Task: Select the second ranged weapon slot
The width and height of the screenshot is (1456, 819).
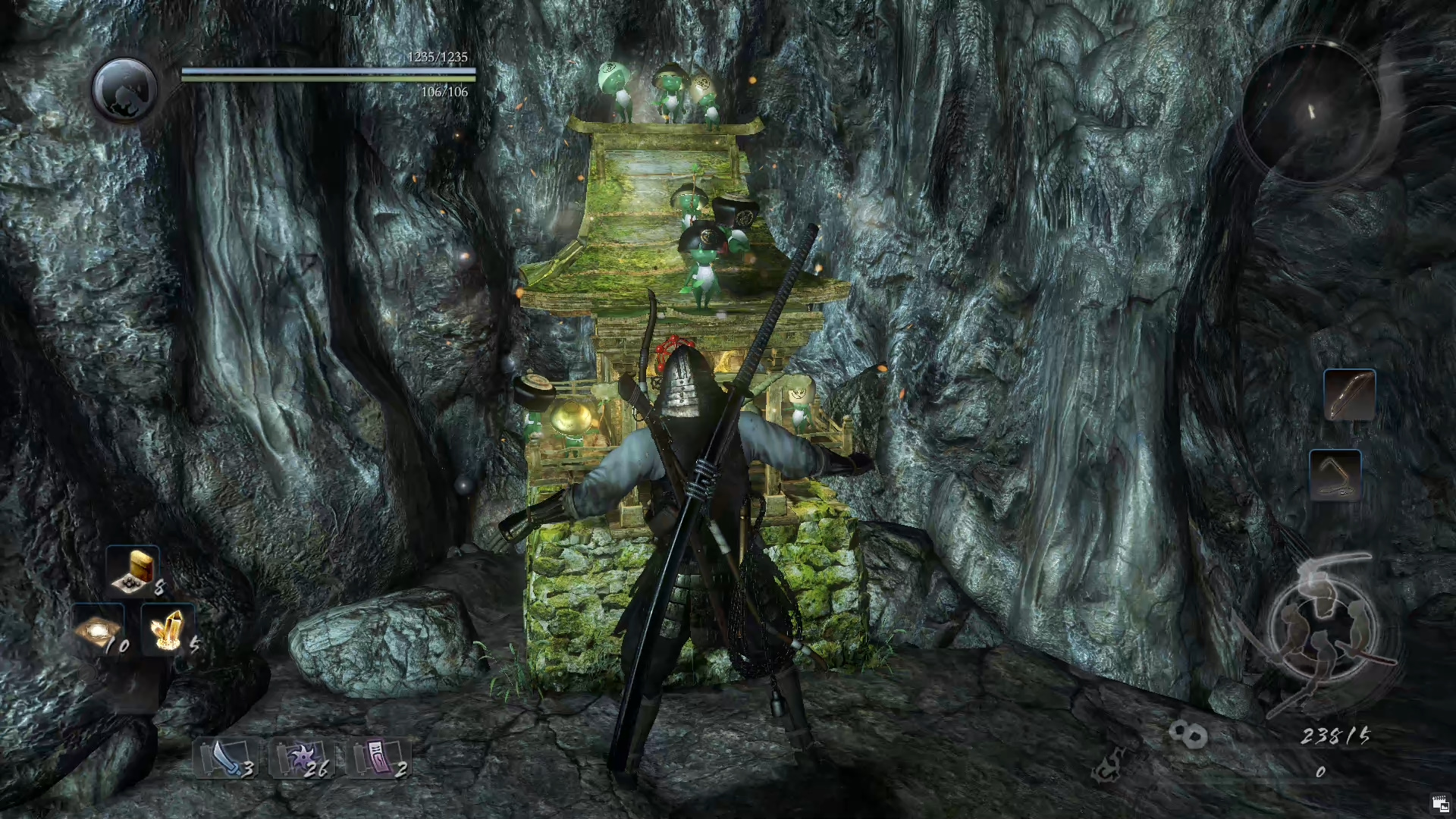Action: tap(1335, 475)
